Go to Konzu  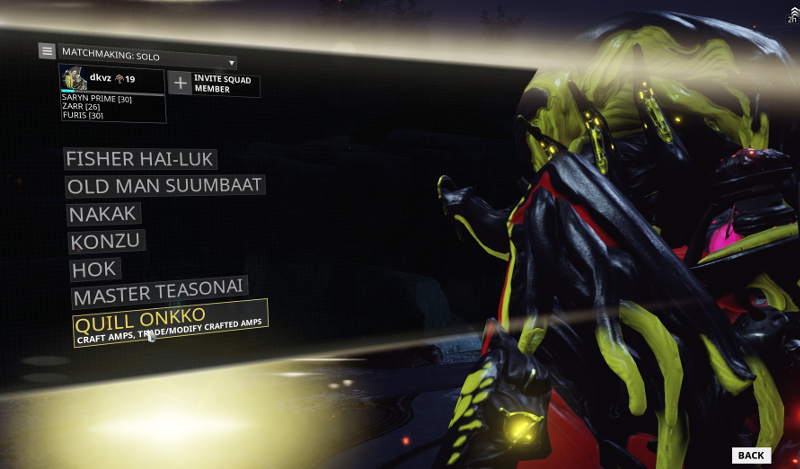coord(107,240)
